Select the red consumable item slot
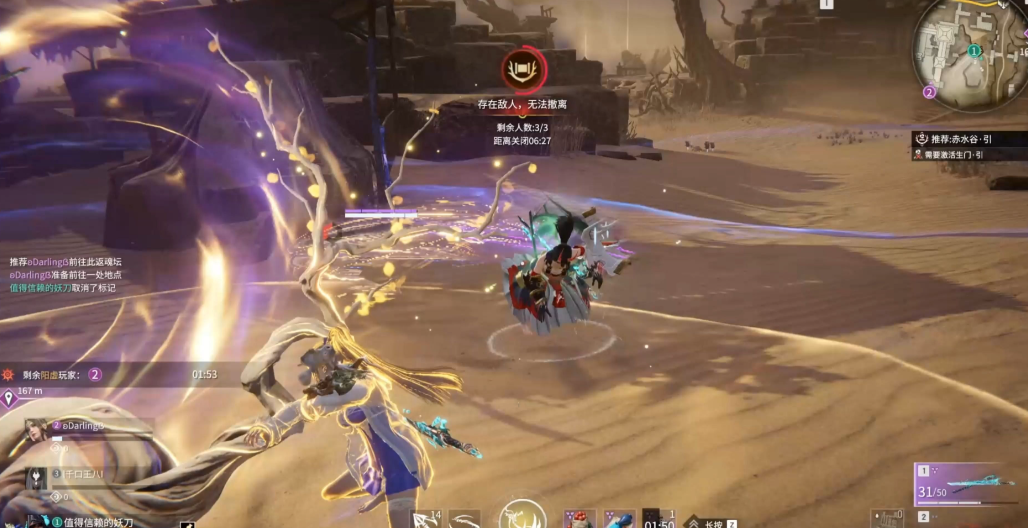 click(x=579, y=518)
